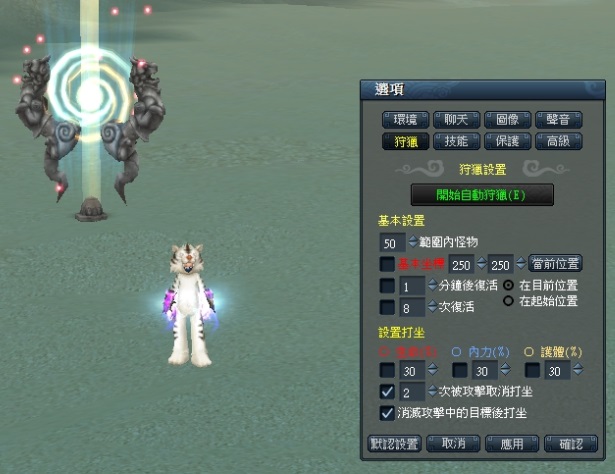Viewport: 615px width, 474px height.
Task: Start auto hunting with 開始自動狩獵
Action: pyautogui.click(x=482, y=195)
